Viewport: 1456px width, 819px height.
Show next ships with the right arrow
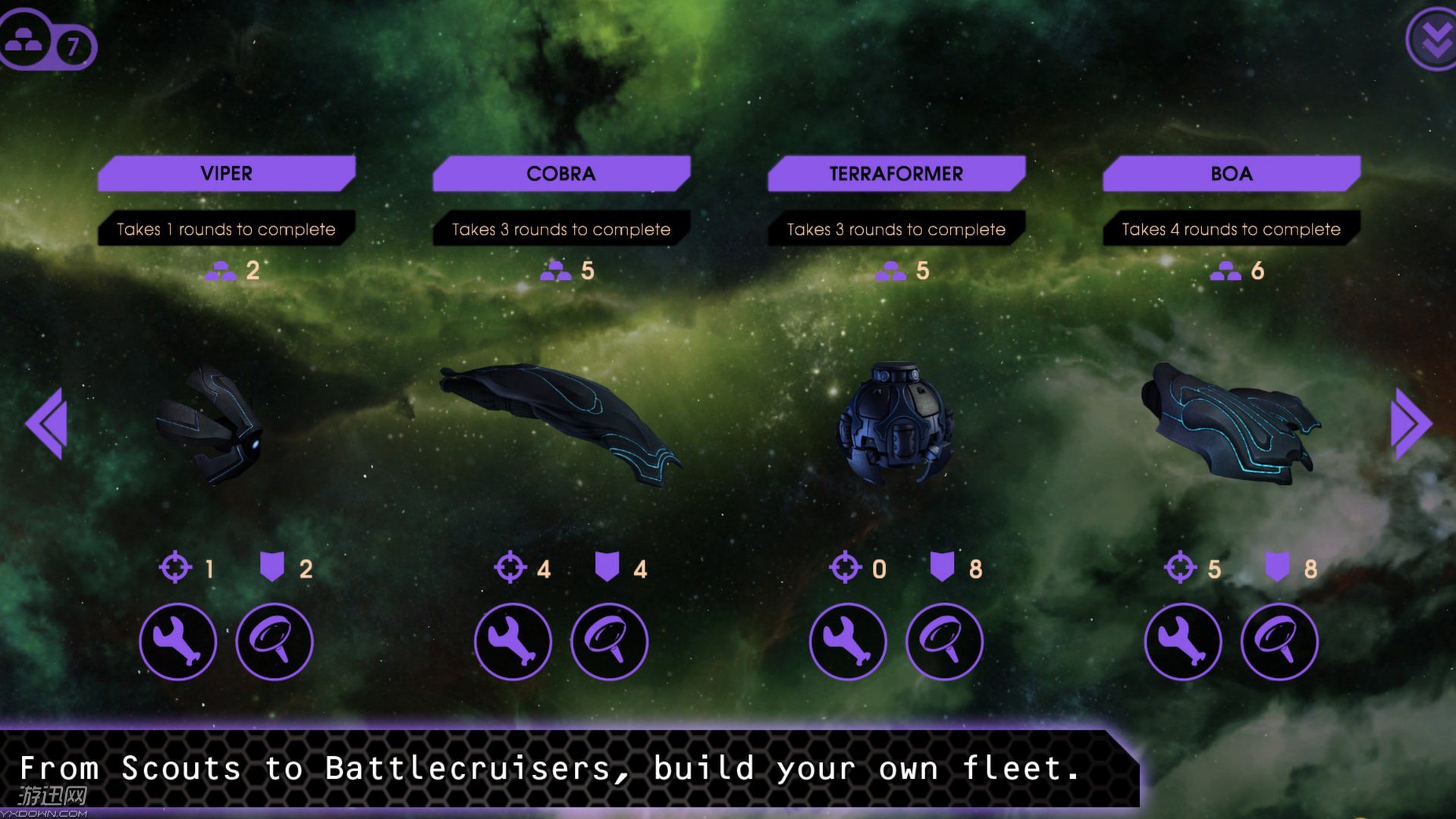tap(1410, 423)
